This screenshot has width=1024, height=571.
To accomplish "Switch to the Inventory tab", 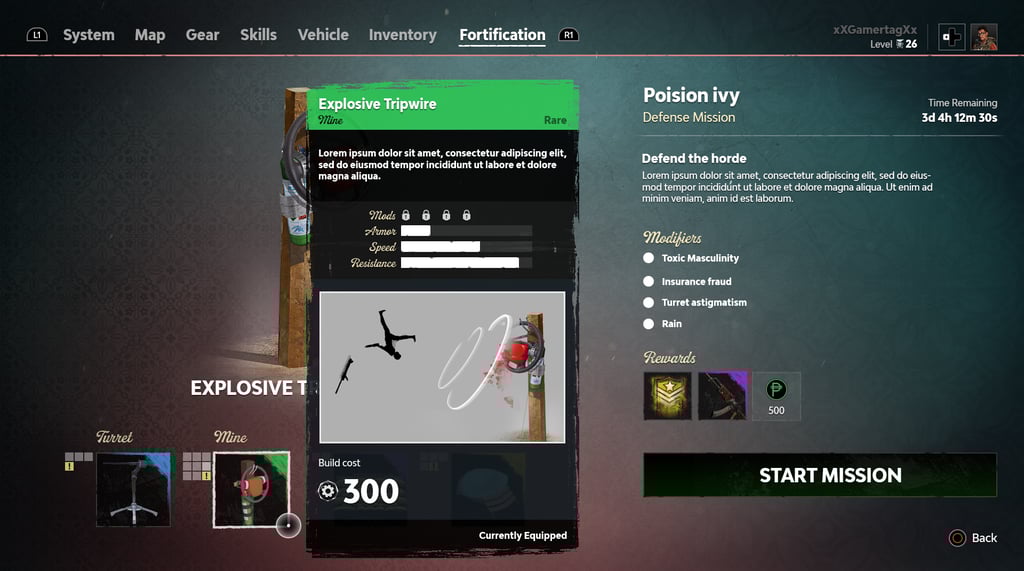I will pos(402,35).
